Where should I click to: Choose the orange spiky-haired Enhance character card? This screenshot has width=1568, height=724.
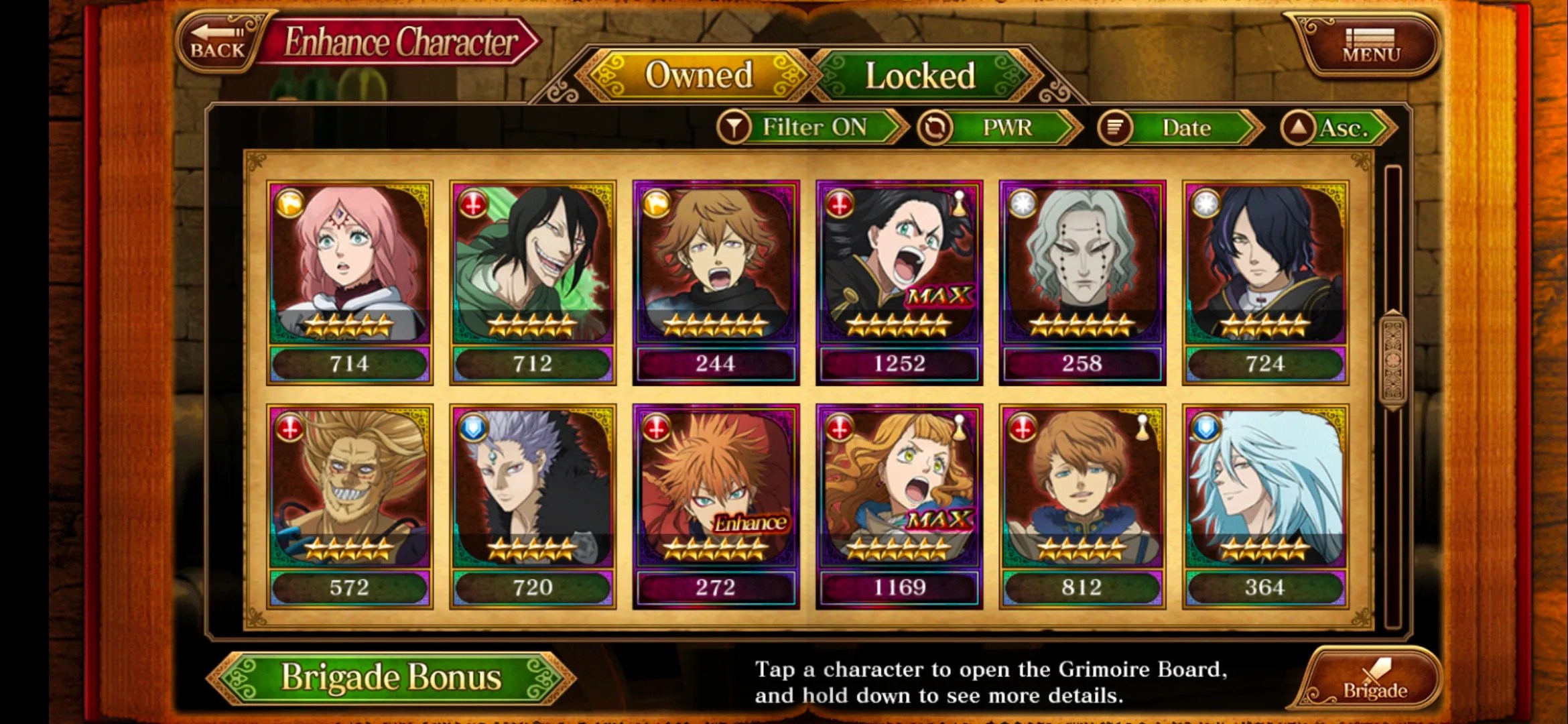tap(716, 506)
